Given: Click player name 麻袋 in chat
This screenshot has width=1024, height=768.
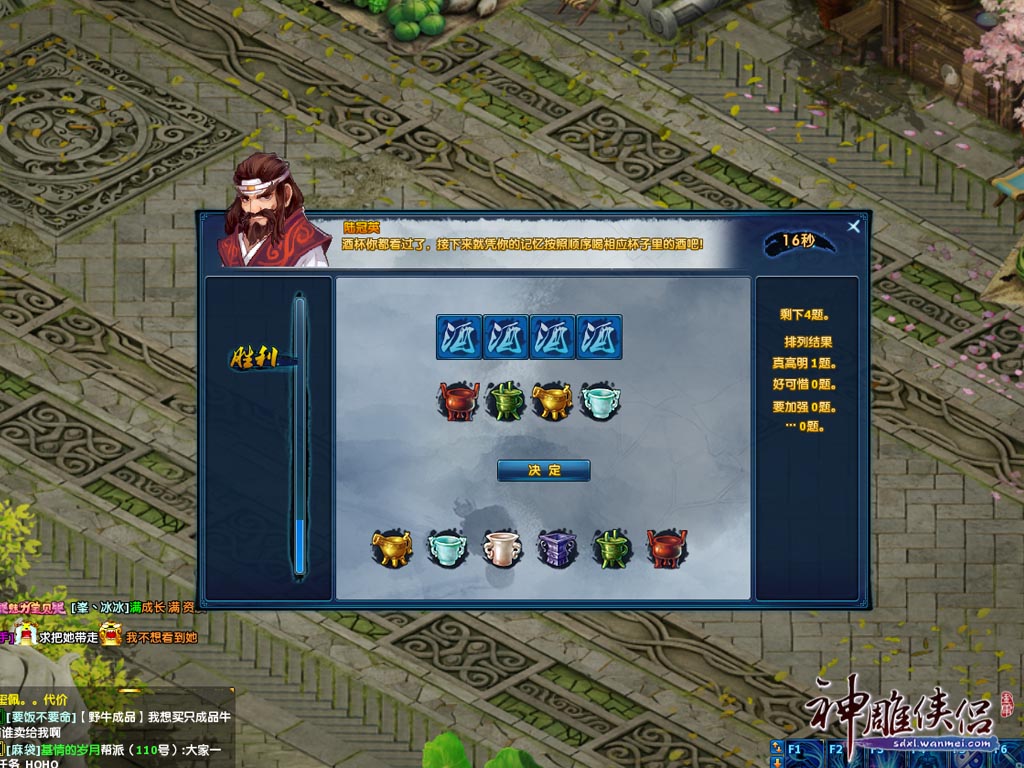Looking at the screenshot, I should 21,749.
